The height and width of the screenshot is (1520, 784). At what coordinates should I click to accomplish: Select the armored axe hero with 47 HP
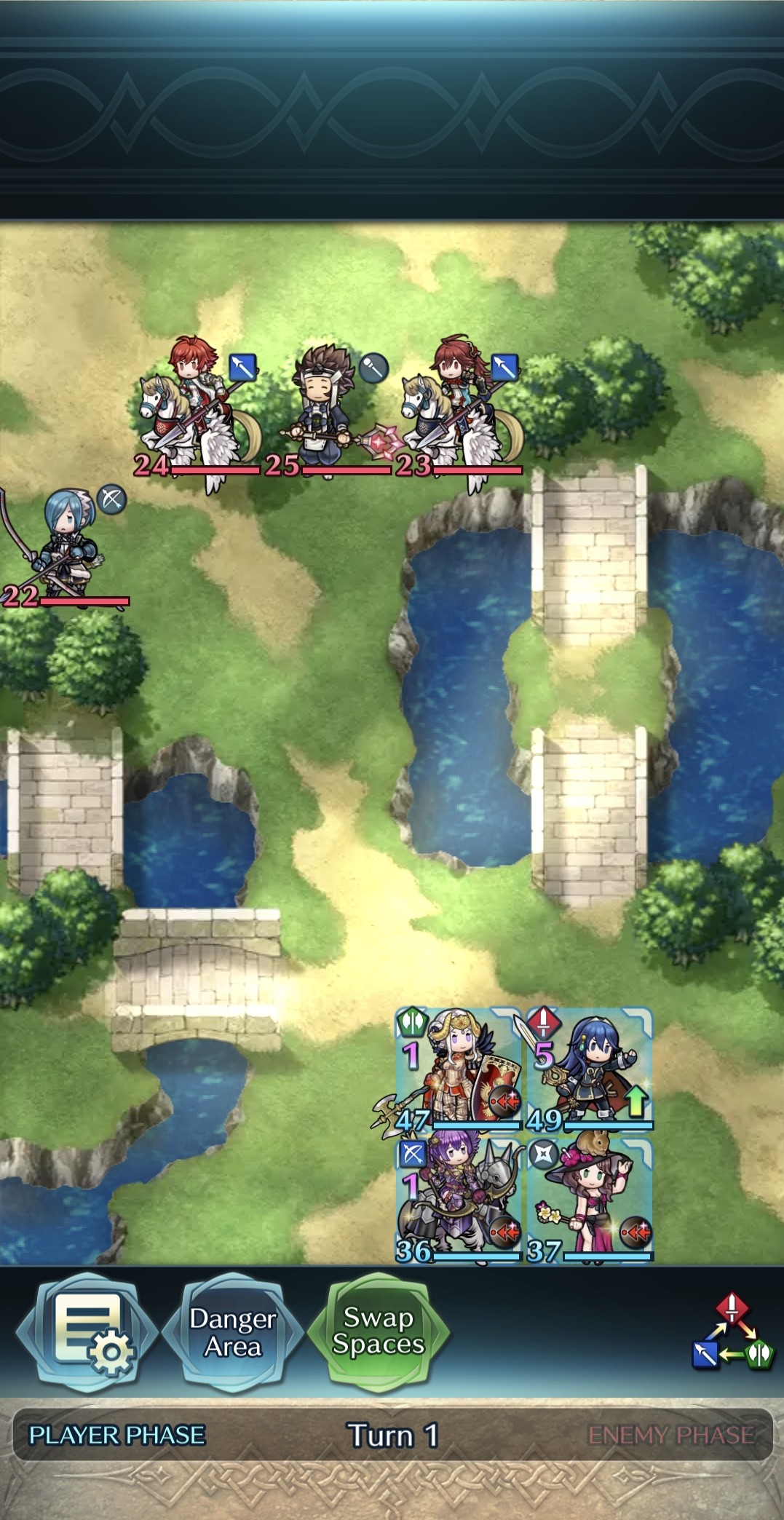pyautogui.click(x=459, y=1069)
